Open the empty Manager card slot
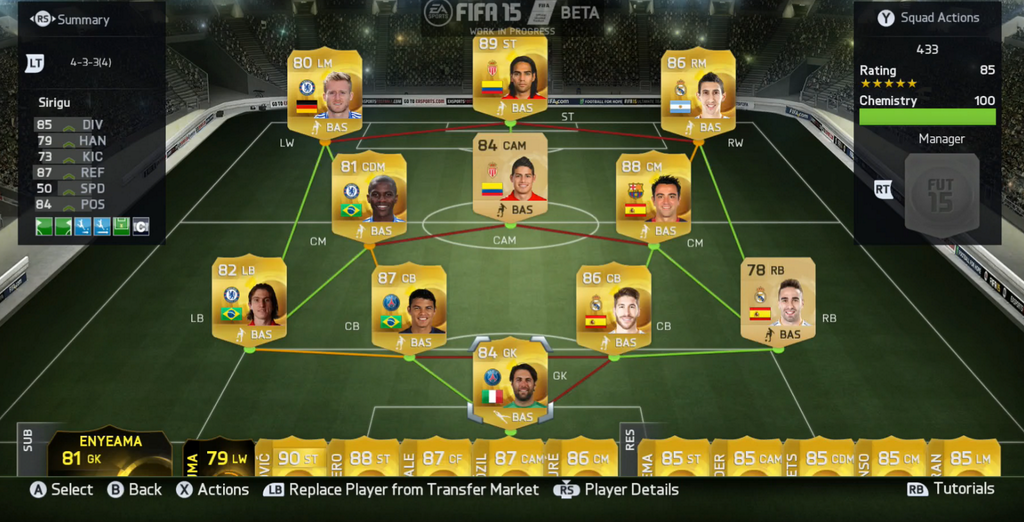1024x522 pixels. (x=941, y=195)
